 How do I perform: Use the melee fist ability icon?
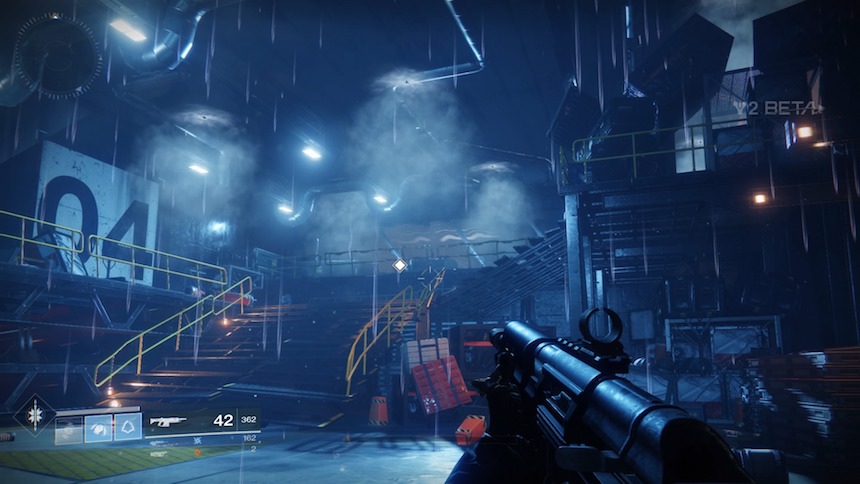tap(98, 430)
